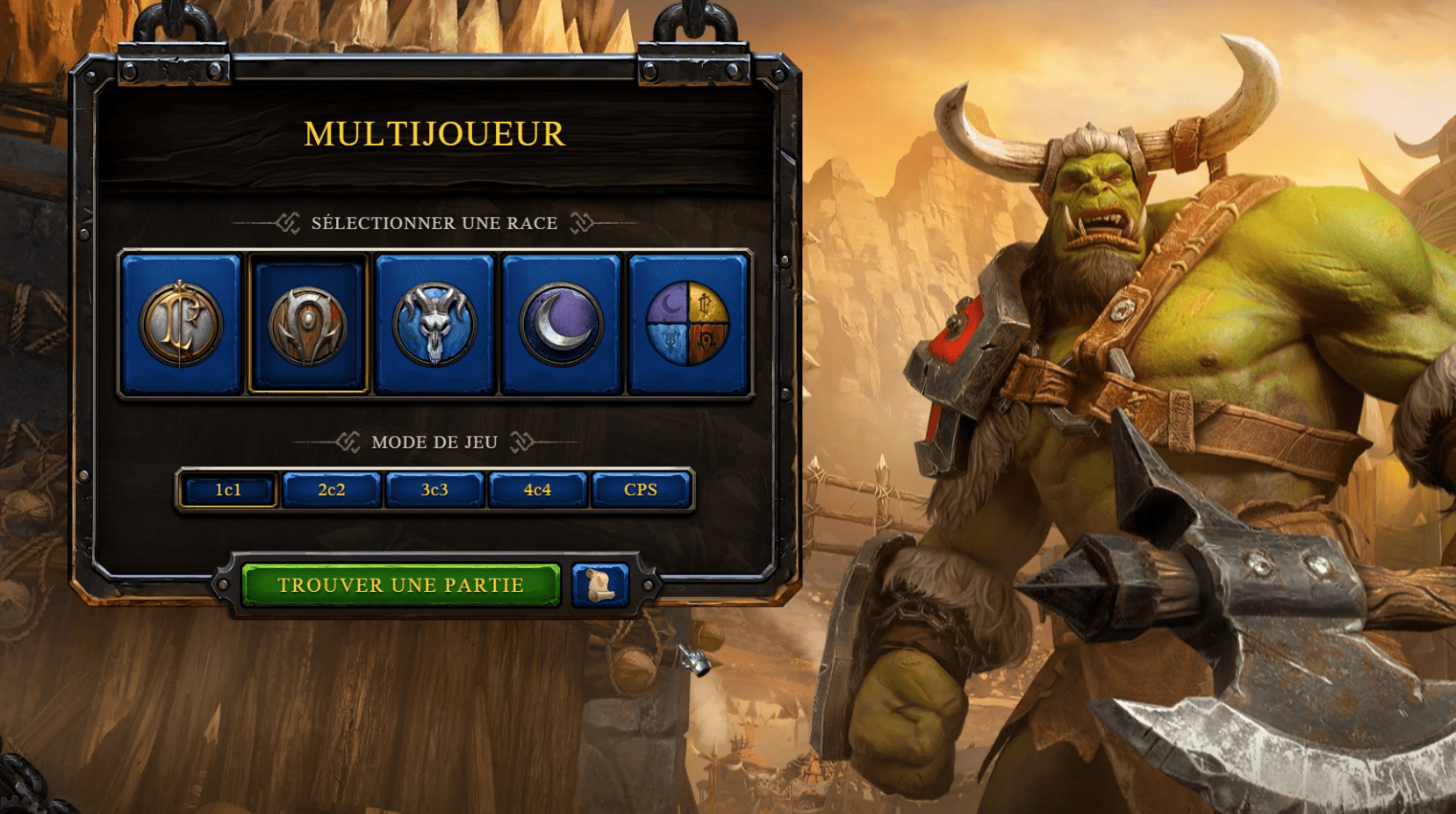Switch to the CPS game mode

(641, 490)
